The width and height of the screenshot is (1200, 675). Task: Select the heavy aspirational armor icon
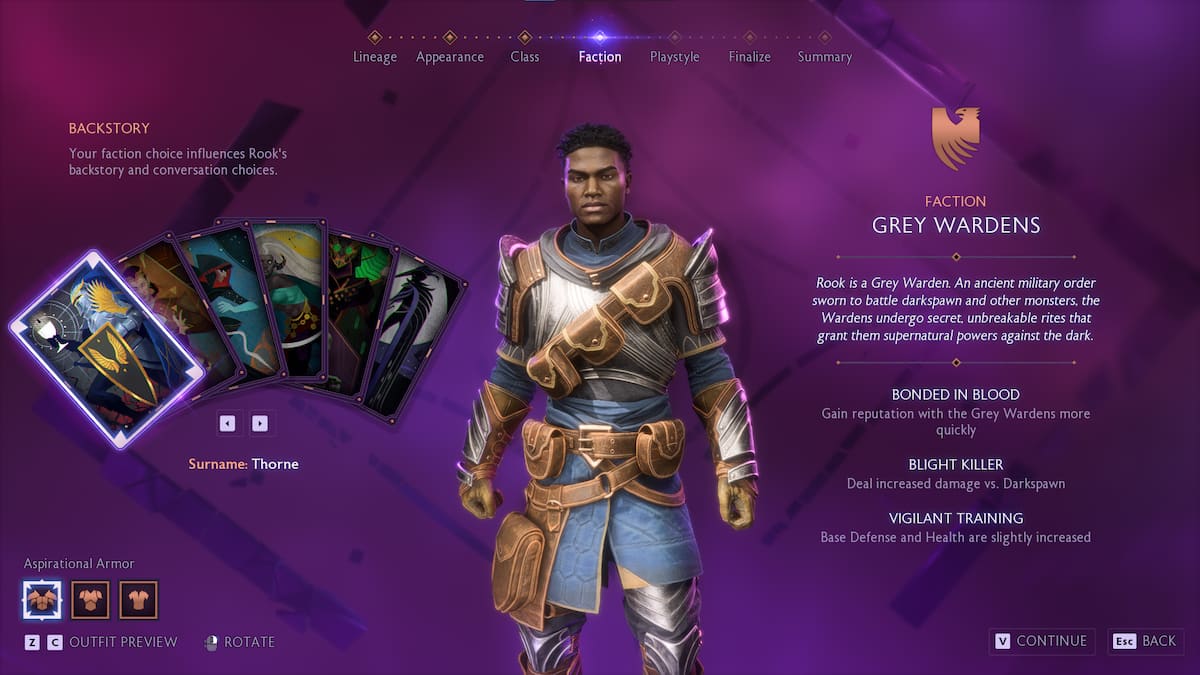(42, 600)
